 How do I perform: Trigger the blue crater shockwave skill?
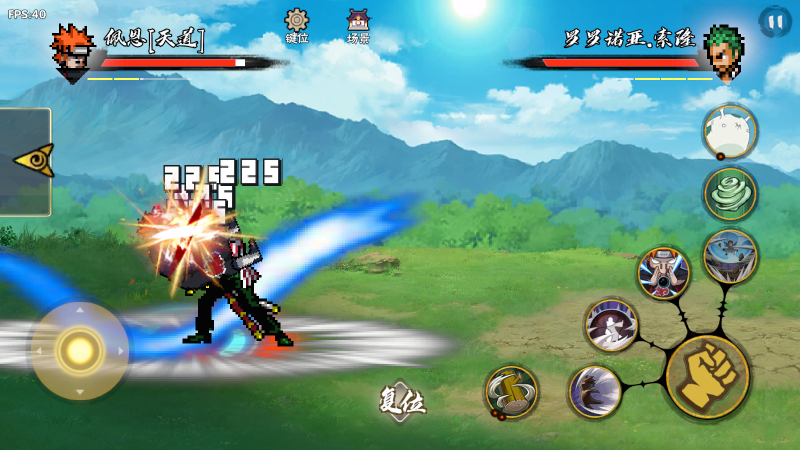click(730, 256)
